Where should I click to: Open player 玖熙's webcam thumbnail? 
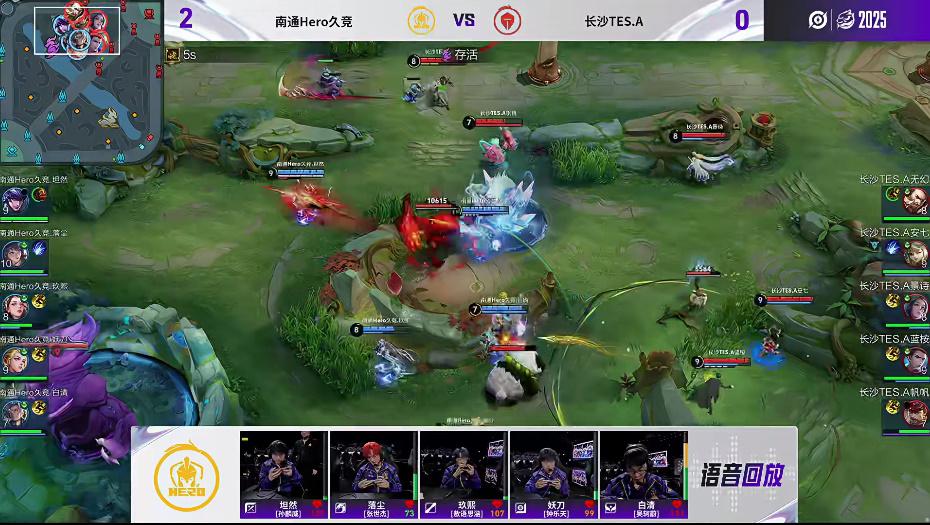click(x=464, y=465)
